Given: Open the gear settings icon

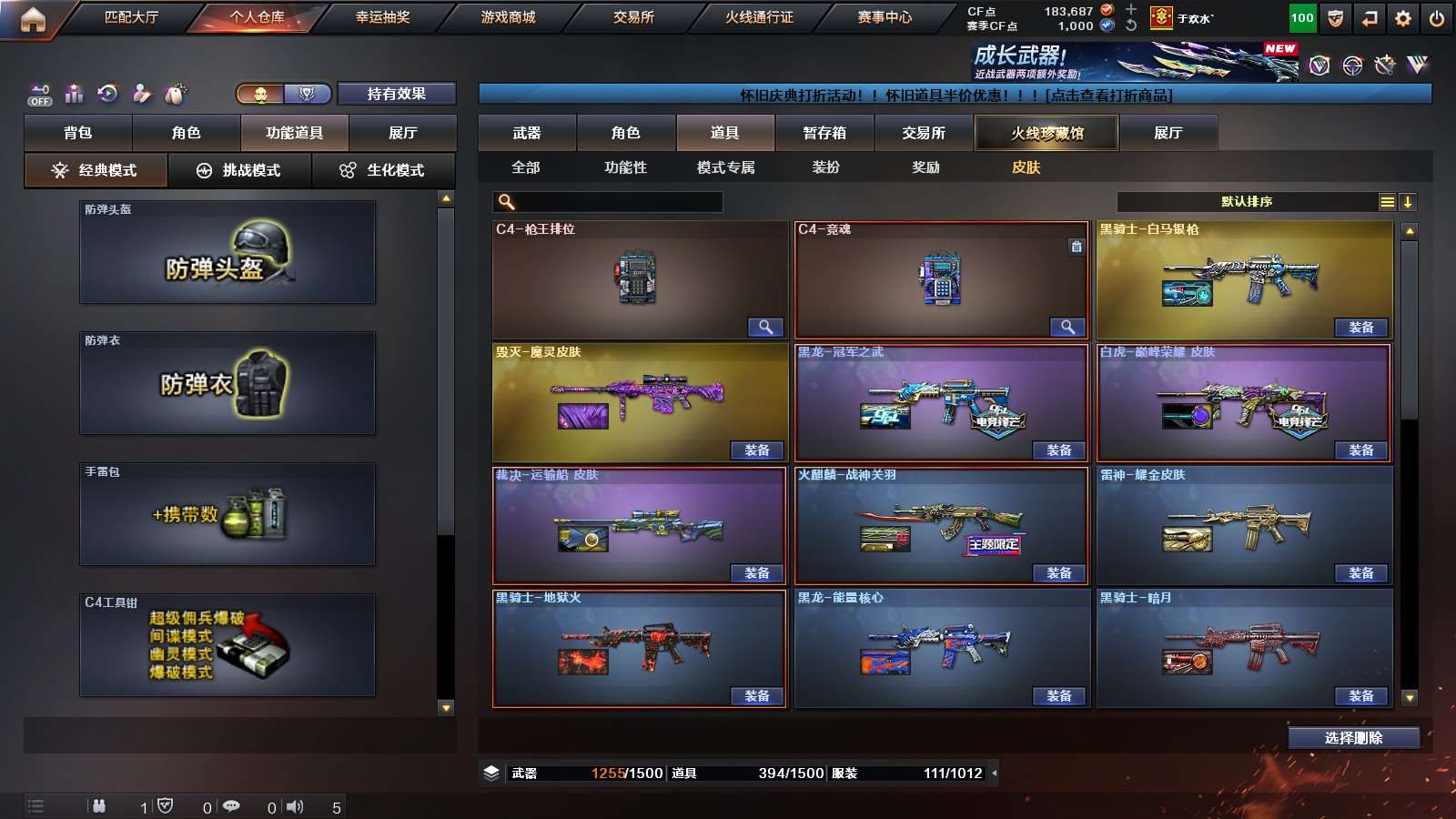Looking at the screenshot, I should click(x=1403, y=18).
